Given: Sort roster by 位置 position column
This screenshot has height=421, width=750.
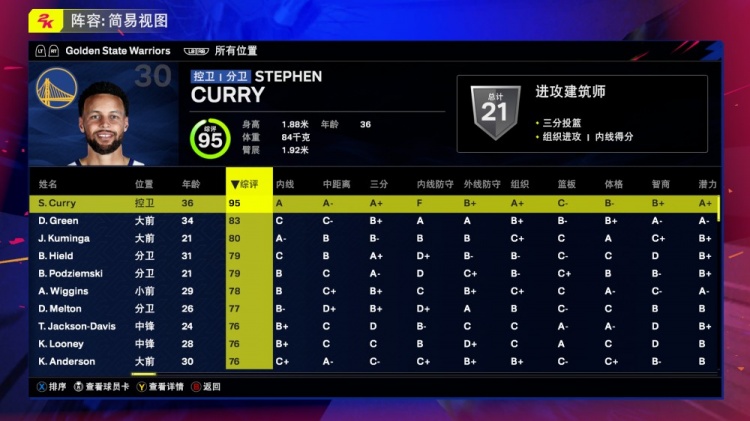Looking at the screenshot, I should tap(144, 184).
